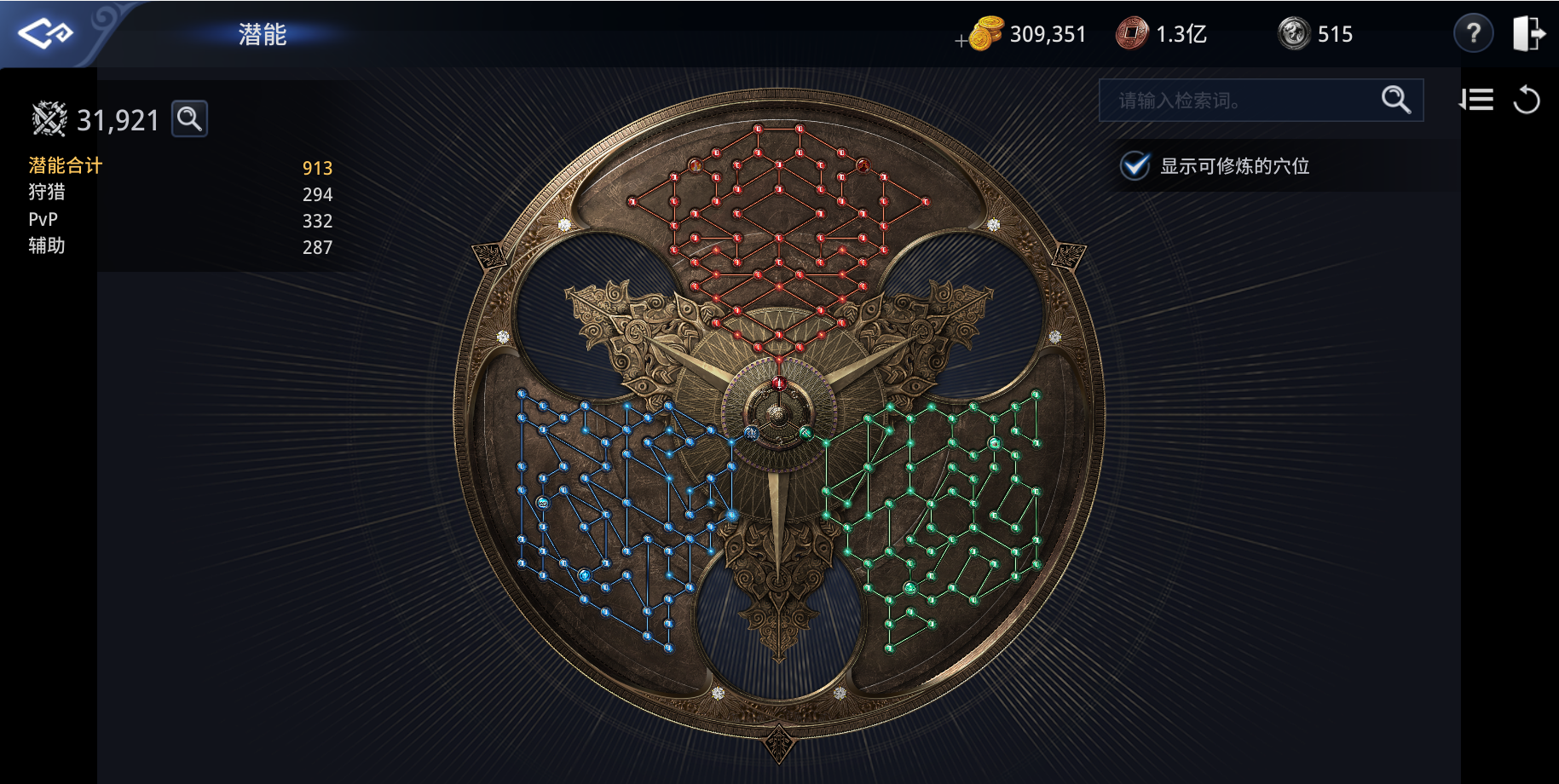Viewport: 1559px width, 784px height.
Task: Add gold coins with the plus icon
Action: 962,40
